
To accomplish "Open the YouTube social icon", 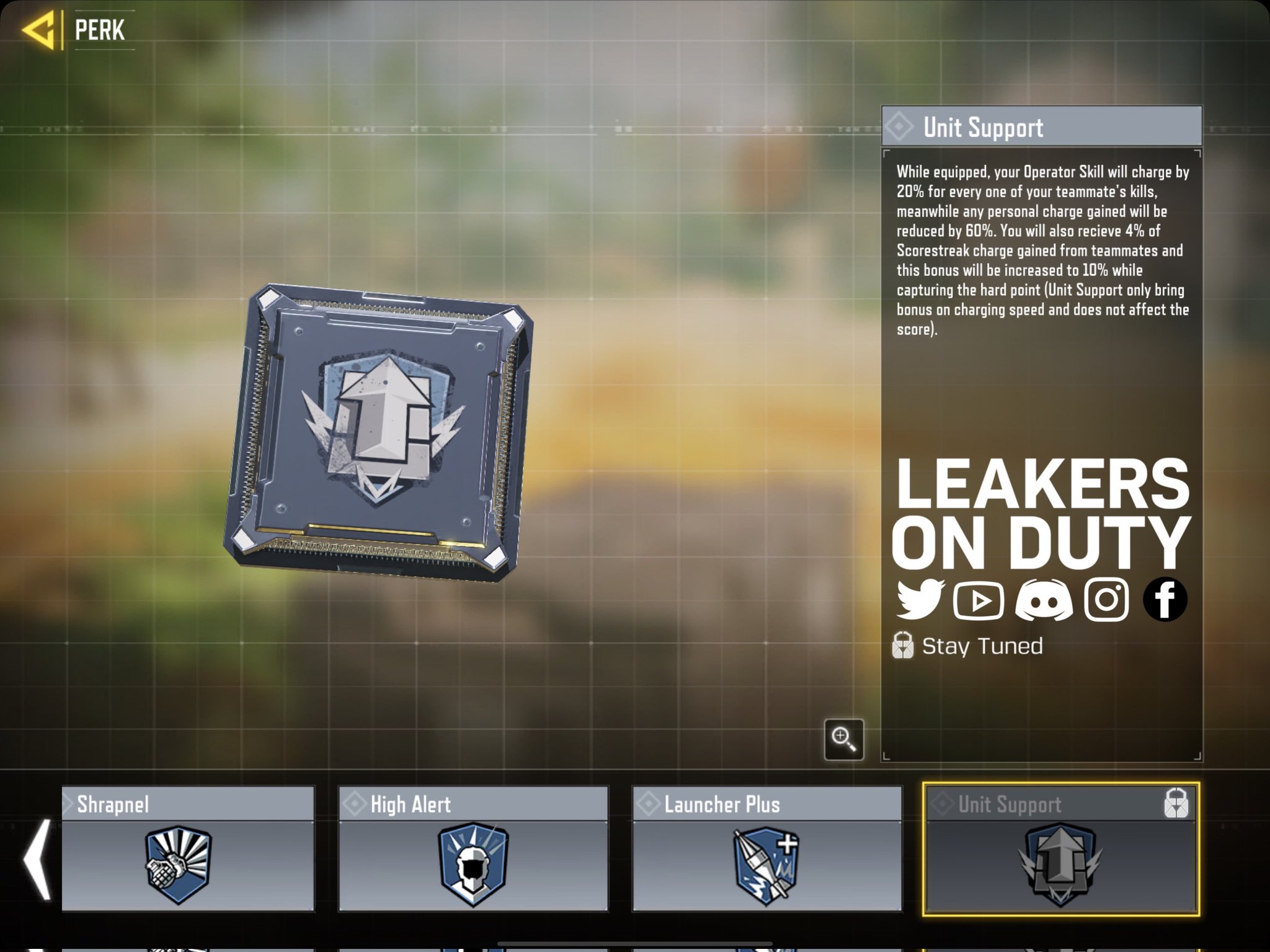I will pos(980,598).
